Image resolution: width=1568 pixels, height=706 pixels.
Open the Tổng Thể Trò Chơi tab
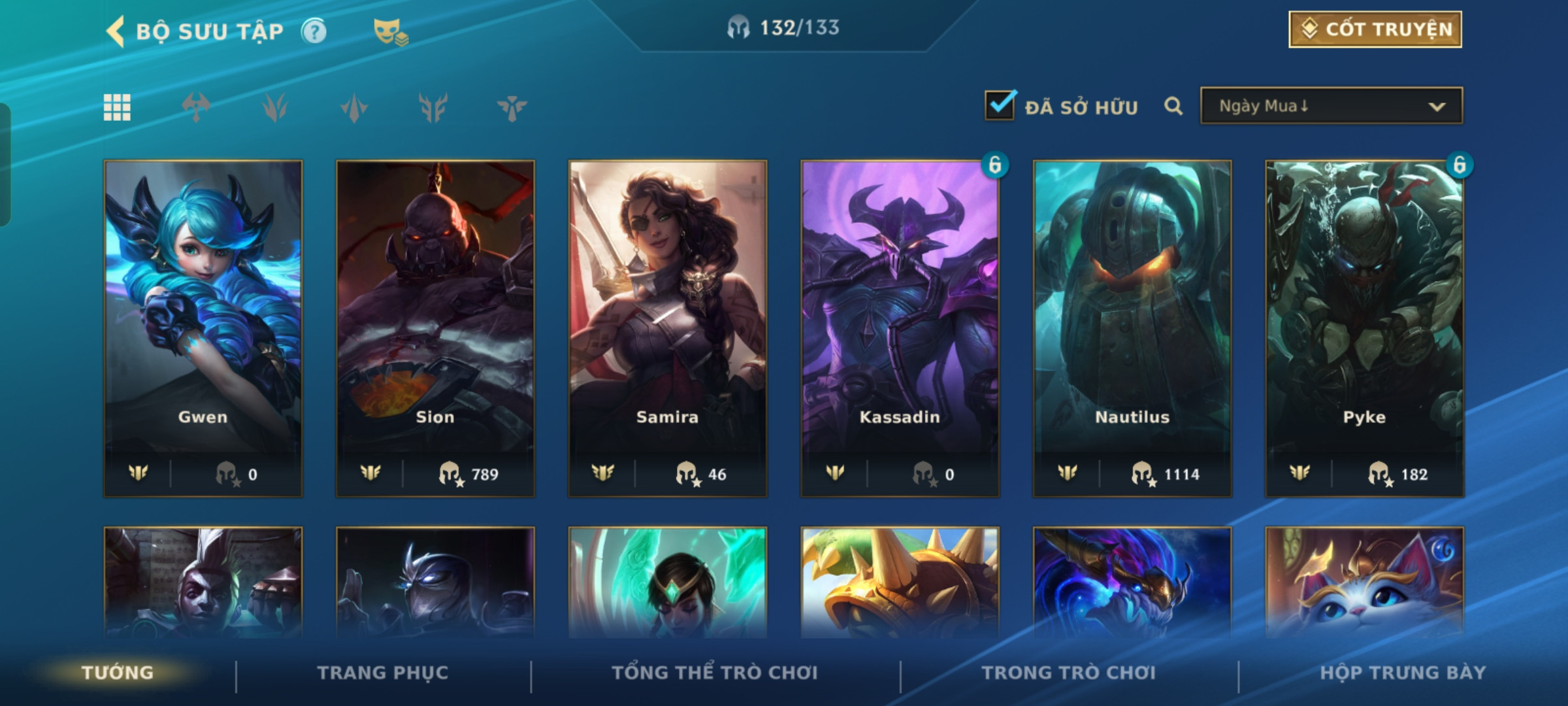pyautogui.click(x=714, y=673)
